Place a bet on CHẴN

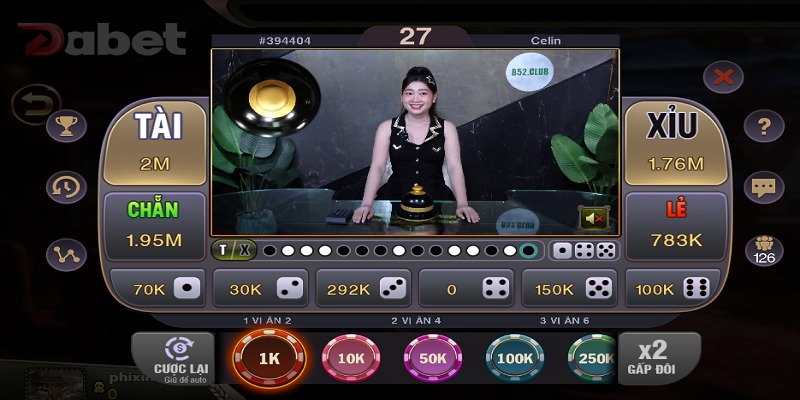155,226
